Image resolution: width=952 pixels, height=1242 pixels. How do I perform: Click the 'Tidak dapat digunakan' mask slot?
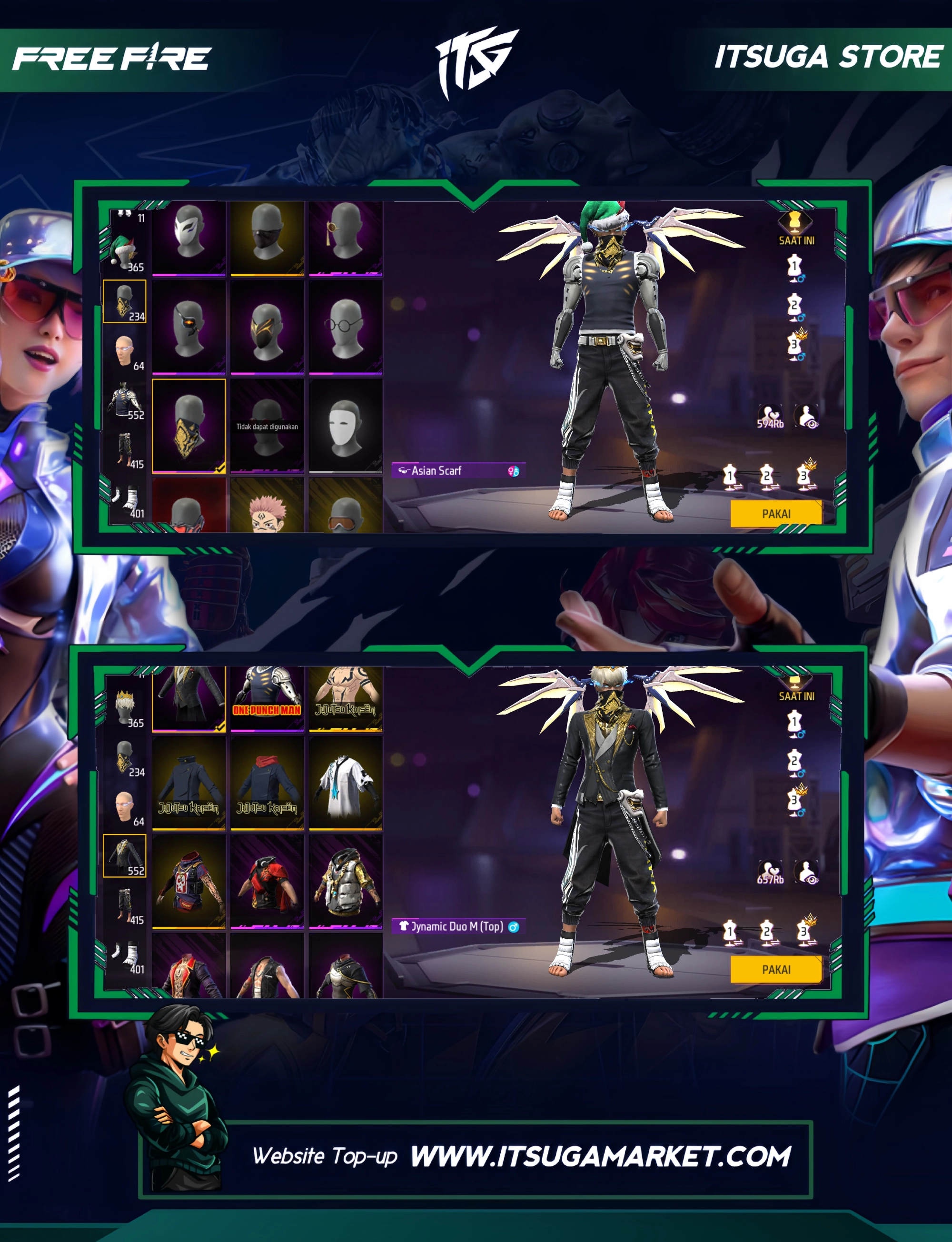pyautogui.click(x=267, y=426)
